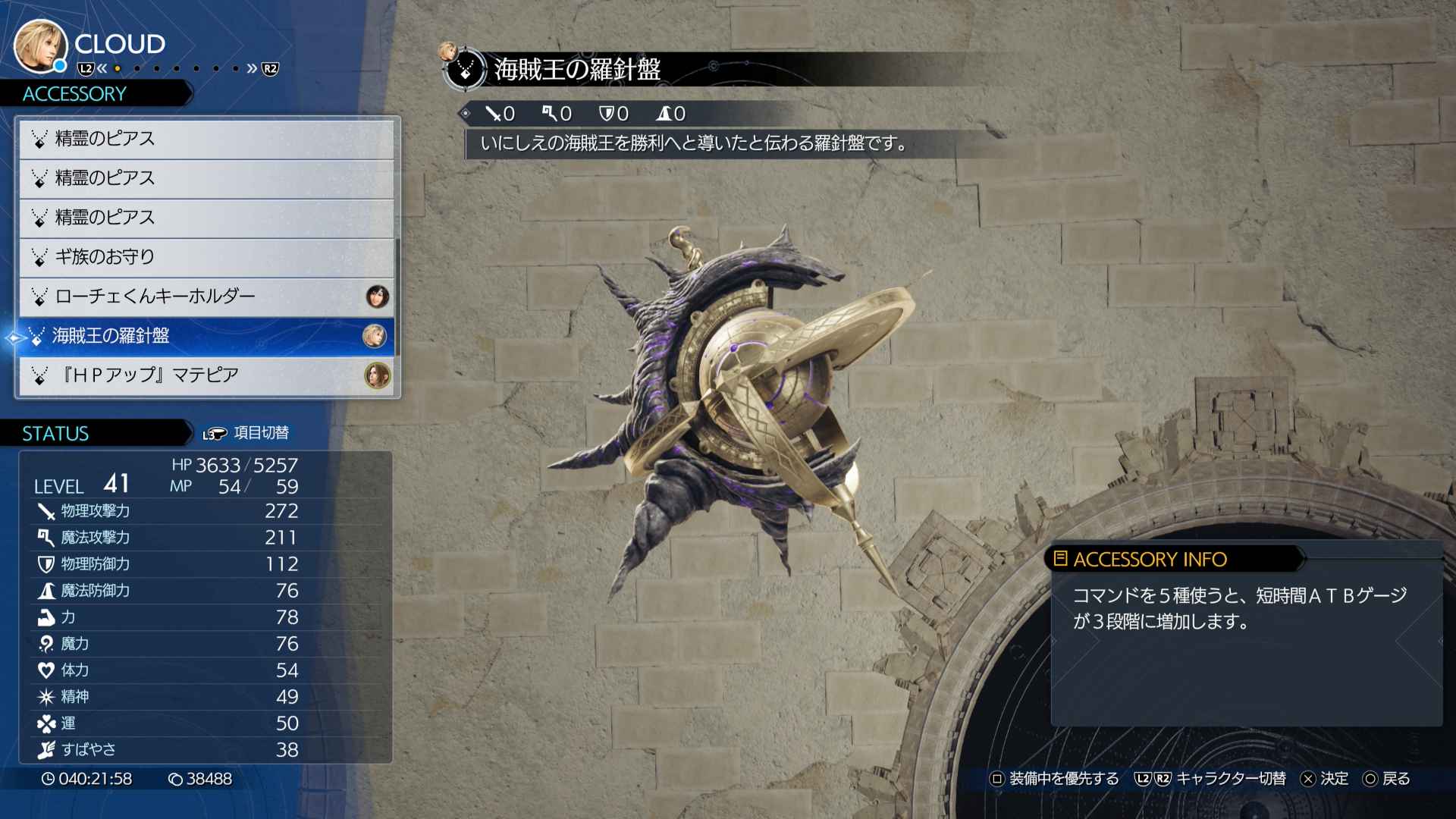
Task: Click the magic attack power stat icon
Action: (44, 538)
